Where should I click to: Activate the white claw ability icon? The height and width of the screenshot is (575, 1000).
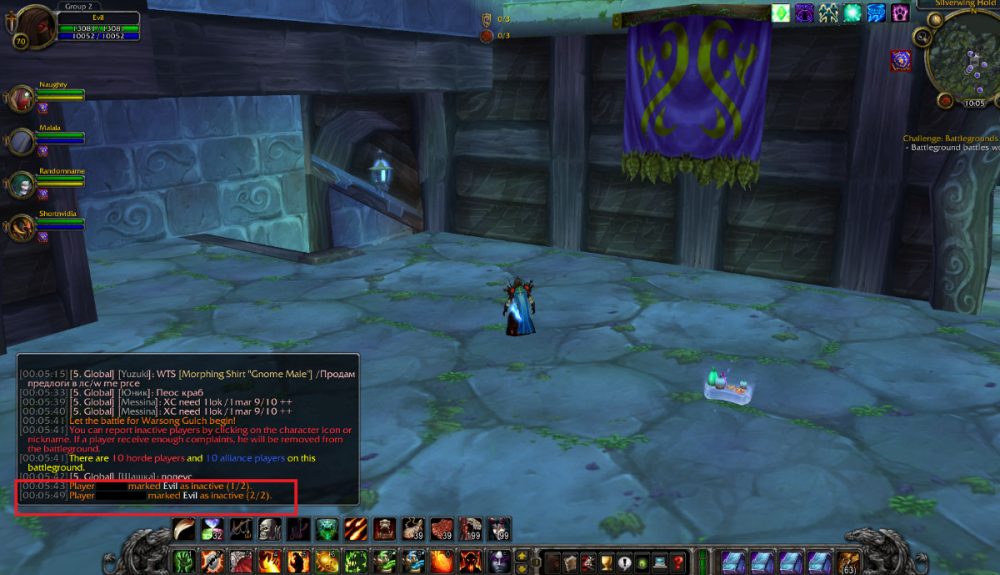(x=185, y=529)
